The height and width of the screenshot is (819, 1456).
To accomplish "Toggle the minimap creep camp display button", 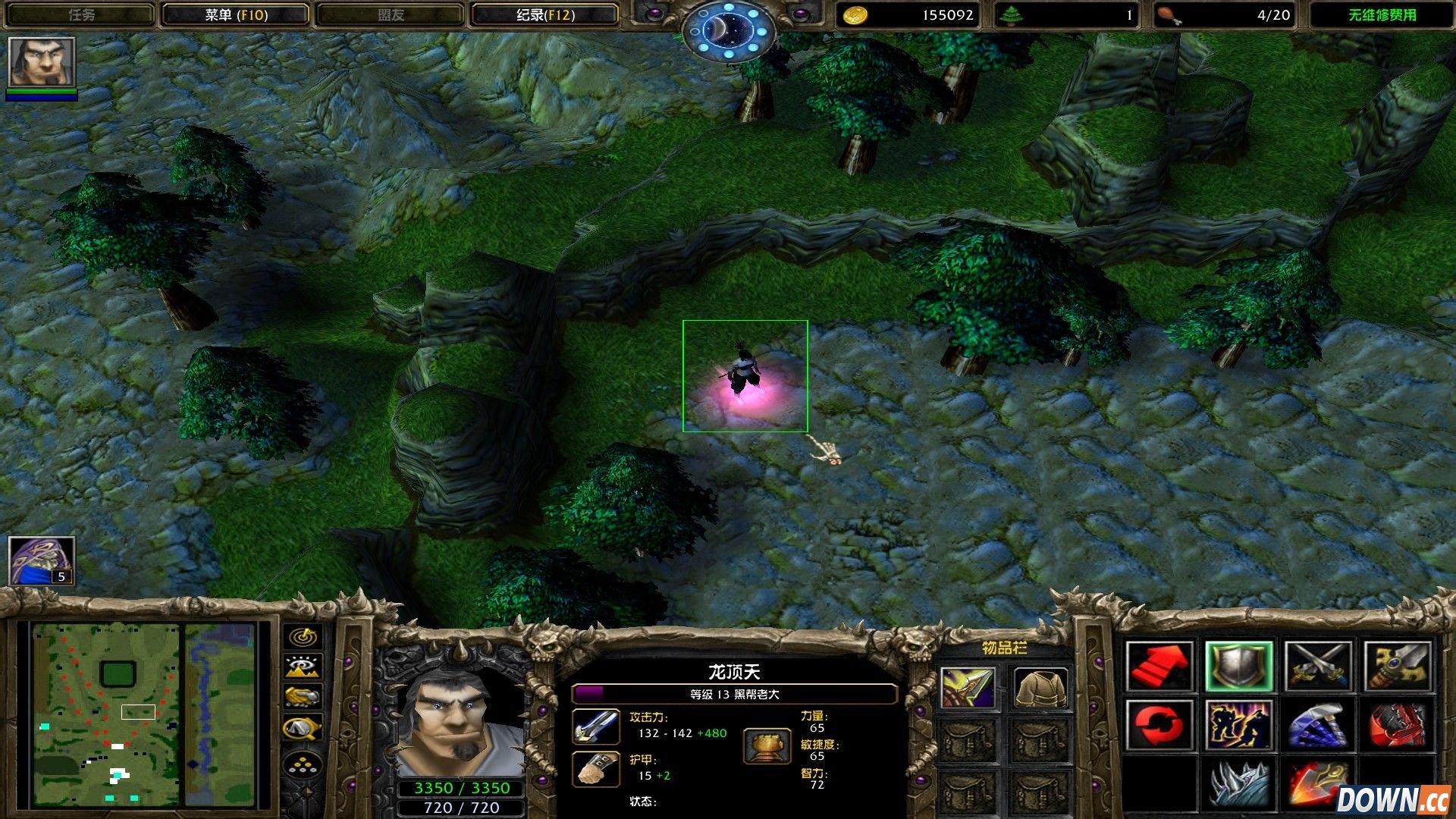I will (x=303, y=728).
